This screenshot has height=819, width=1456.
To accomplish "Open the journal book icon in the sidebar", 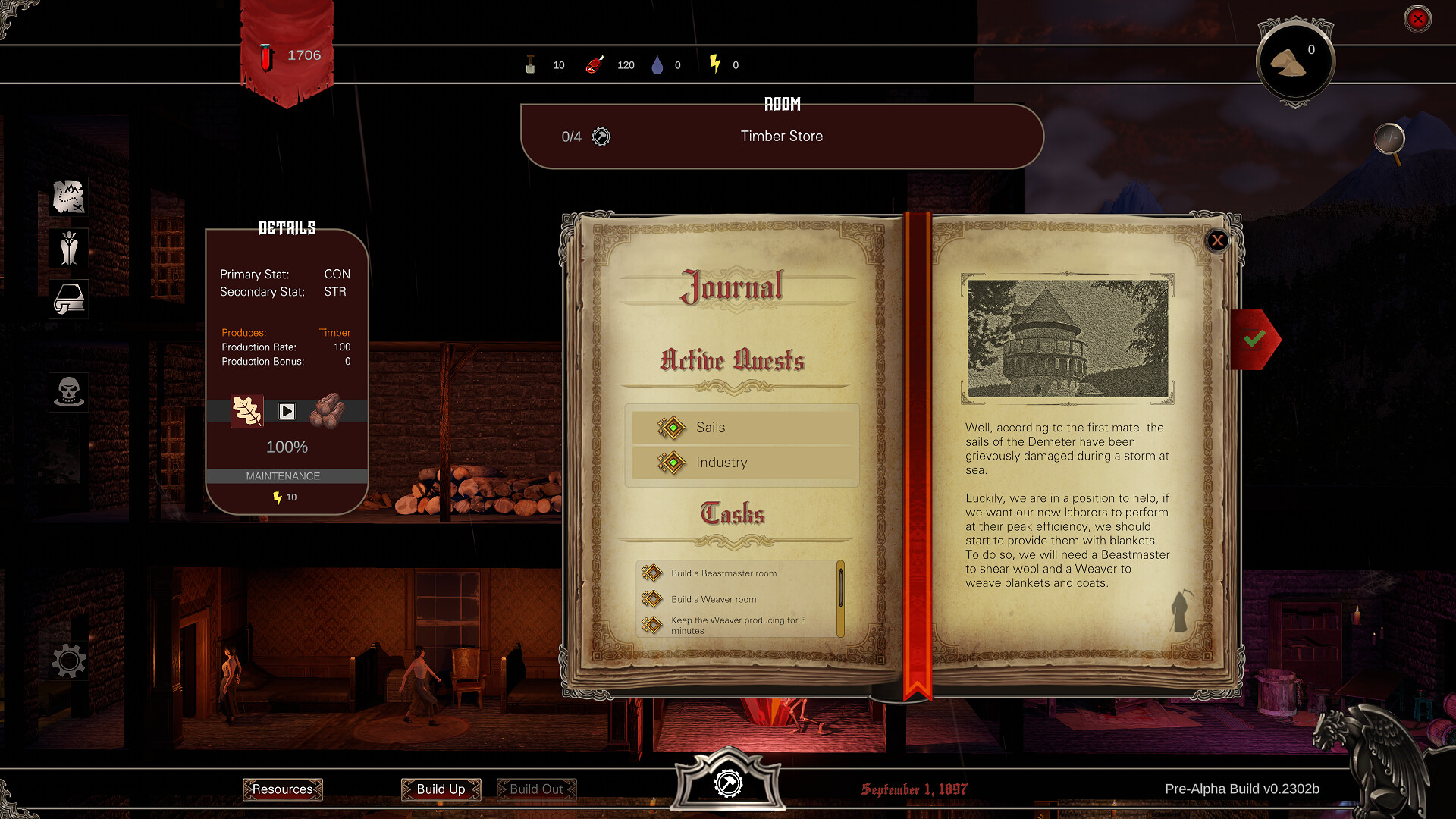I will click(68, 299).
